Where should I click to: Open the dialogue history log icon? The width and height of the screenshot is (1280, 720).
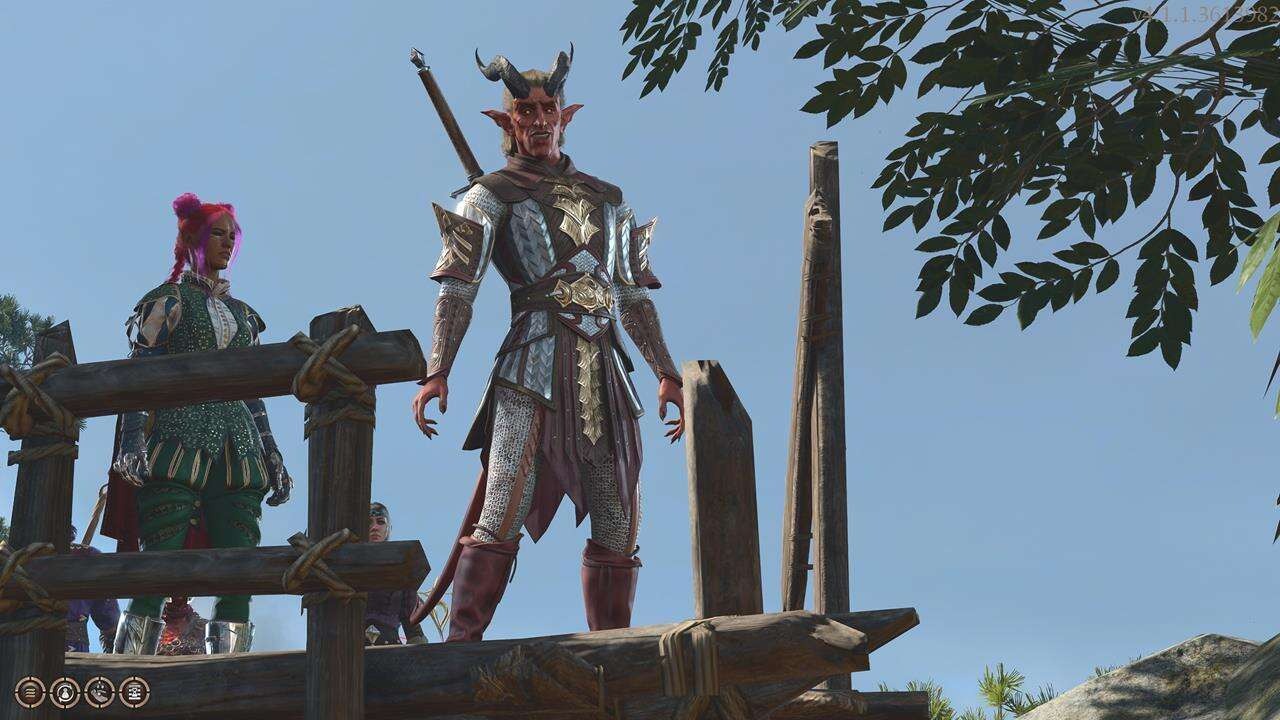(30, 693)
